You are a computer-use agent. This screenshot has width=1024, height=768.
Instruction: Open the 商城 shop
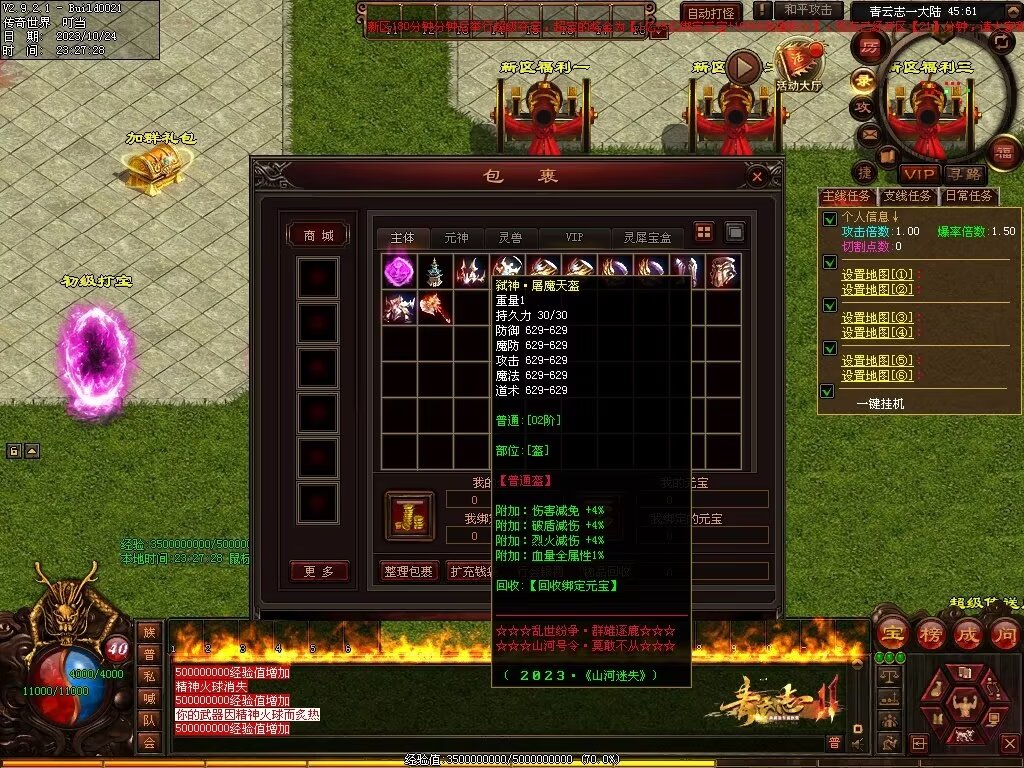pos(319,235)
